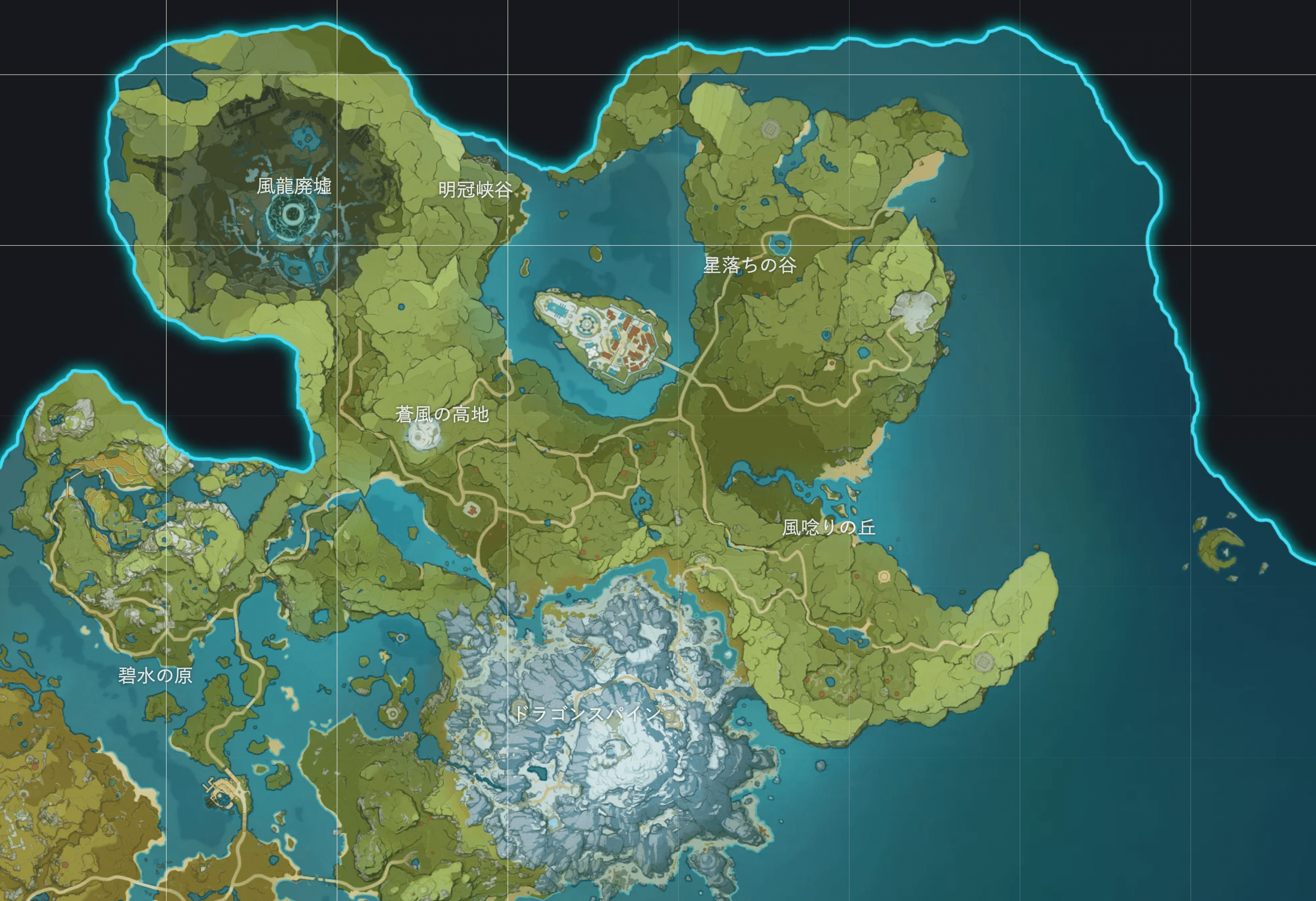This screenshot has height=901, width=1316.
Task: Click the 明冠峡谷 map label
Action: 475,190
